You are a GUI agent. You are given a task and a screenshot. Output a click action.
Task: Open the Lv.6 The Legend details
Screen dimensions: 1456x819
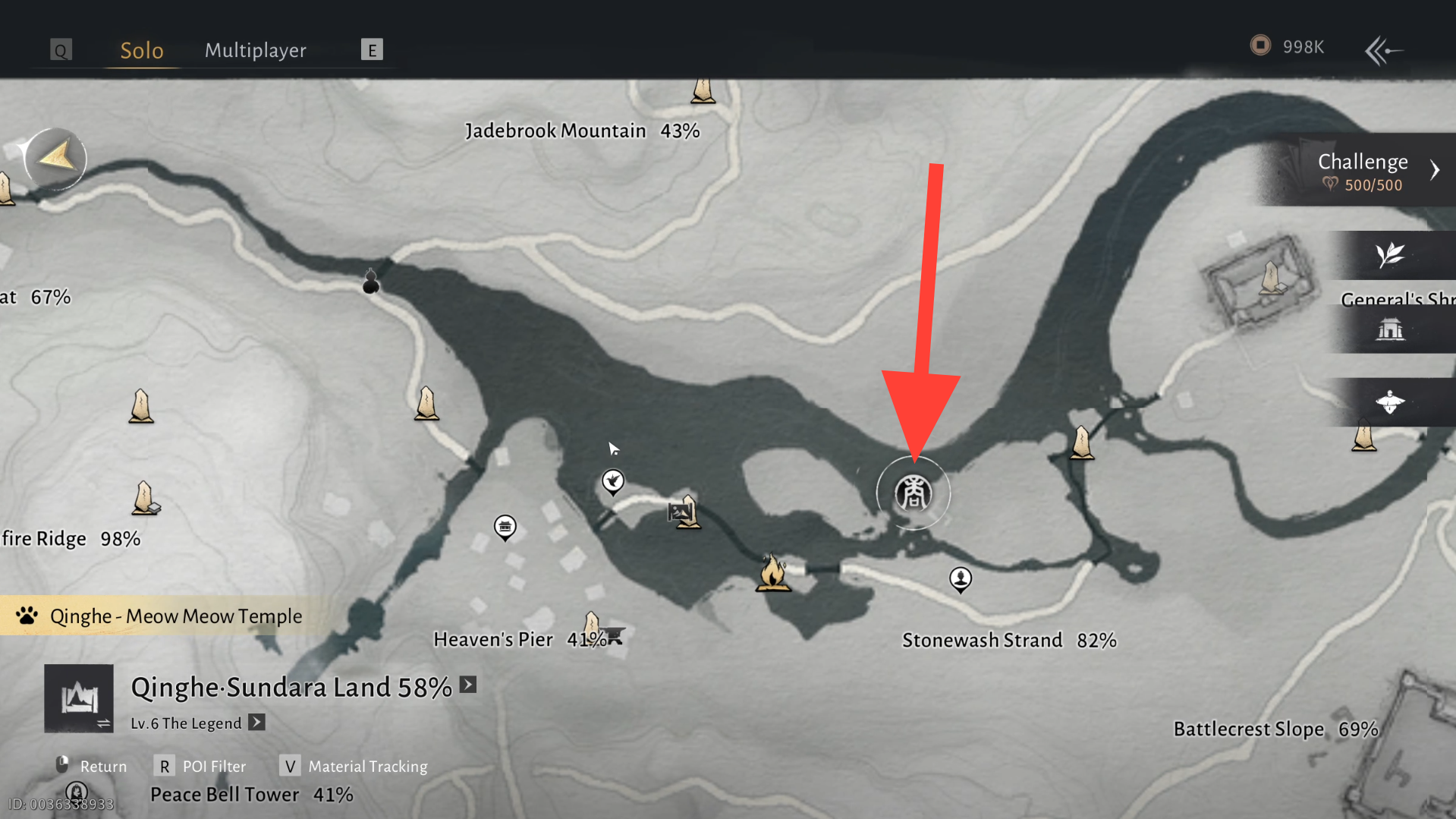click(257, 722)
